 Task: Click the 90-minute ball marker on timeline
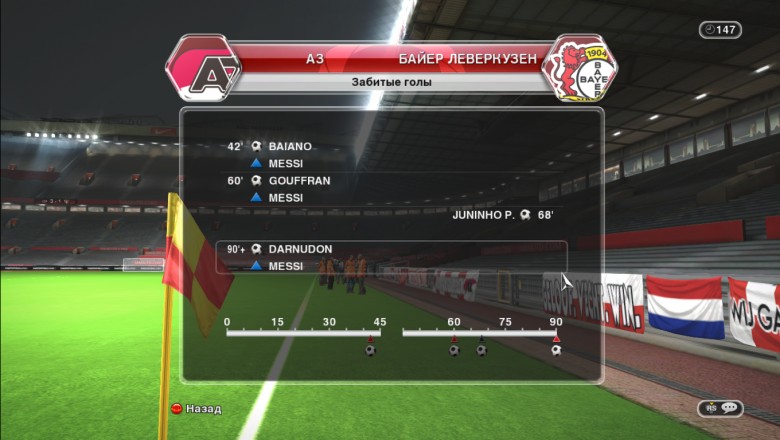pyautogui.click(x=556, y=349)
